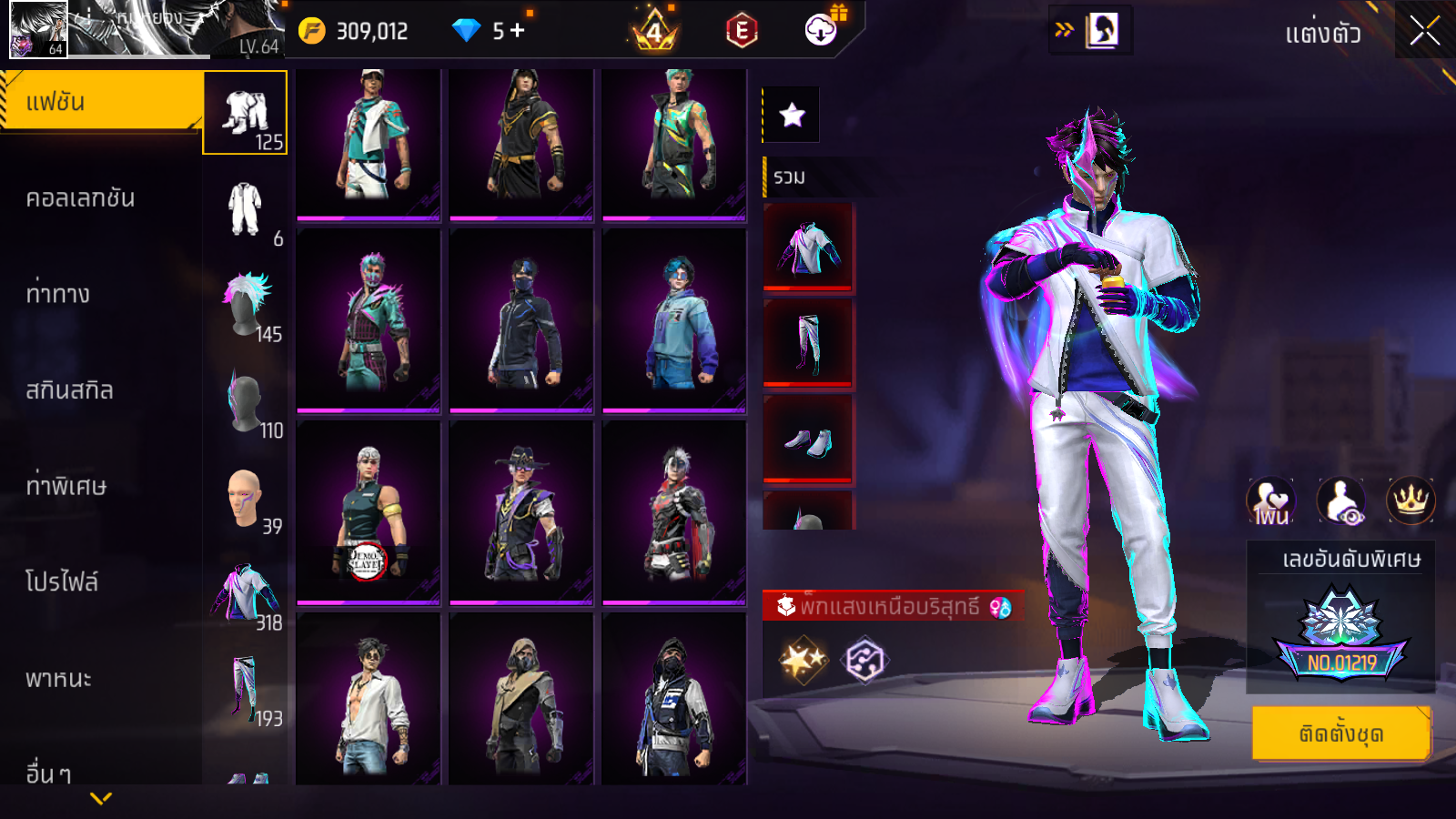Close the dress-up screen with the X
This screenshot has width=1456, height=819.
pyautogui.click(x=1424, y=32)
